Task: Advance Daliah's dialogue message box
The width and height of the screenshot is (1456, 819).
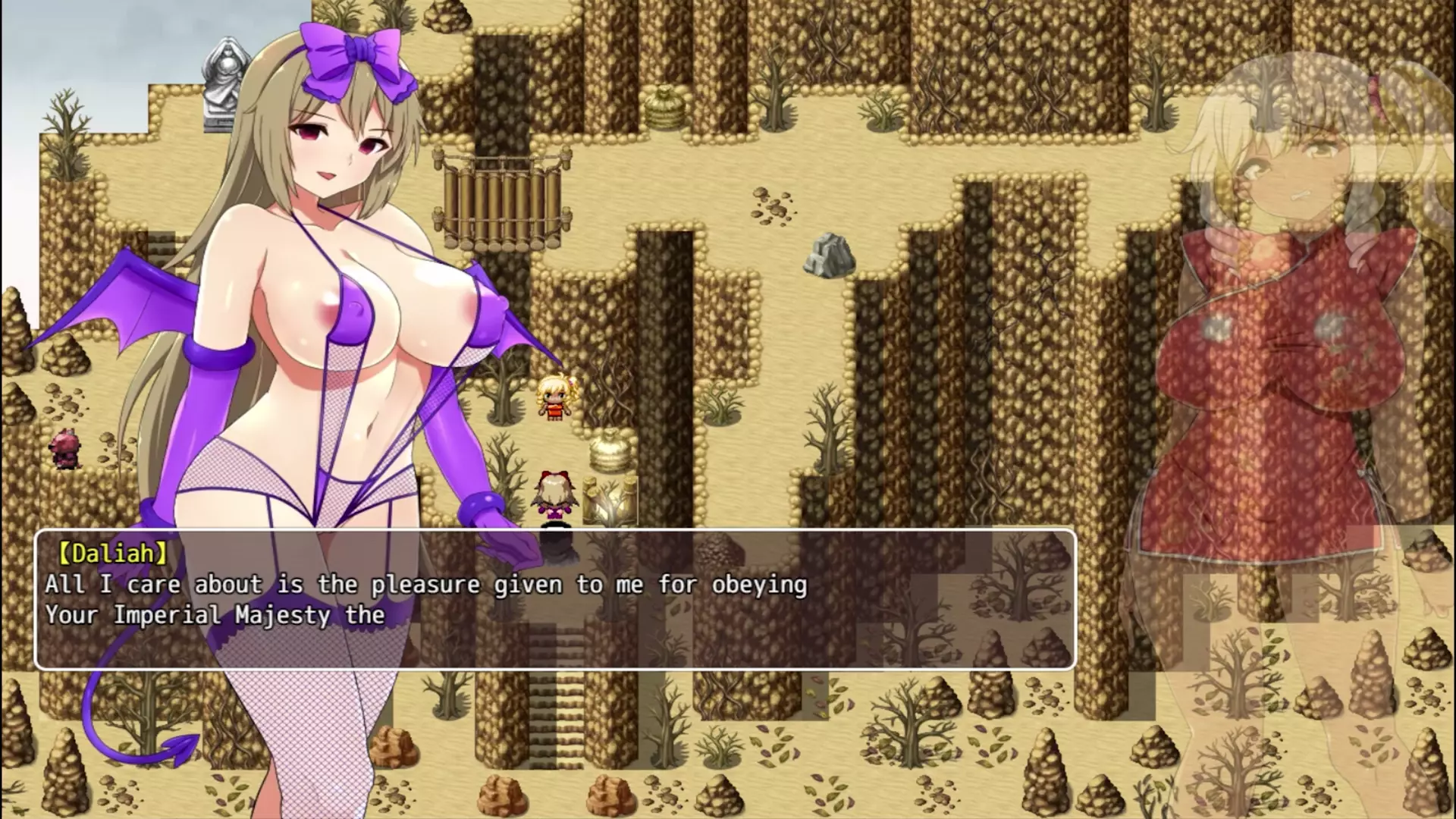Action: pyautogui.click(x=555, y=599)
